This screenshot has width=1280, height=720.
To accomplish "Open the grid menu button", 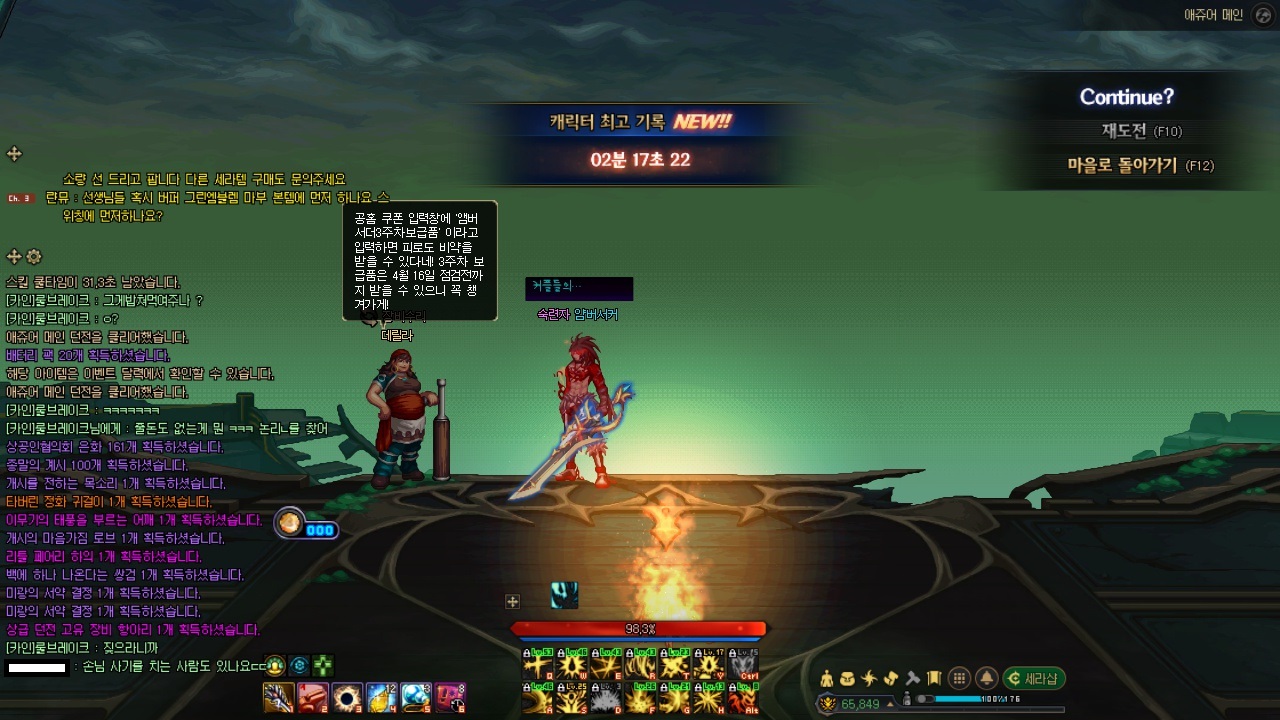I will 958,678.
